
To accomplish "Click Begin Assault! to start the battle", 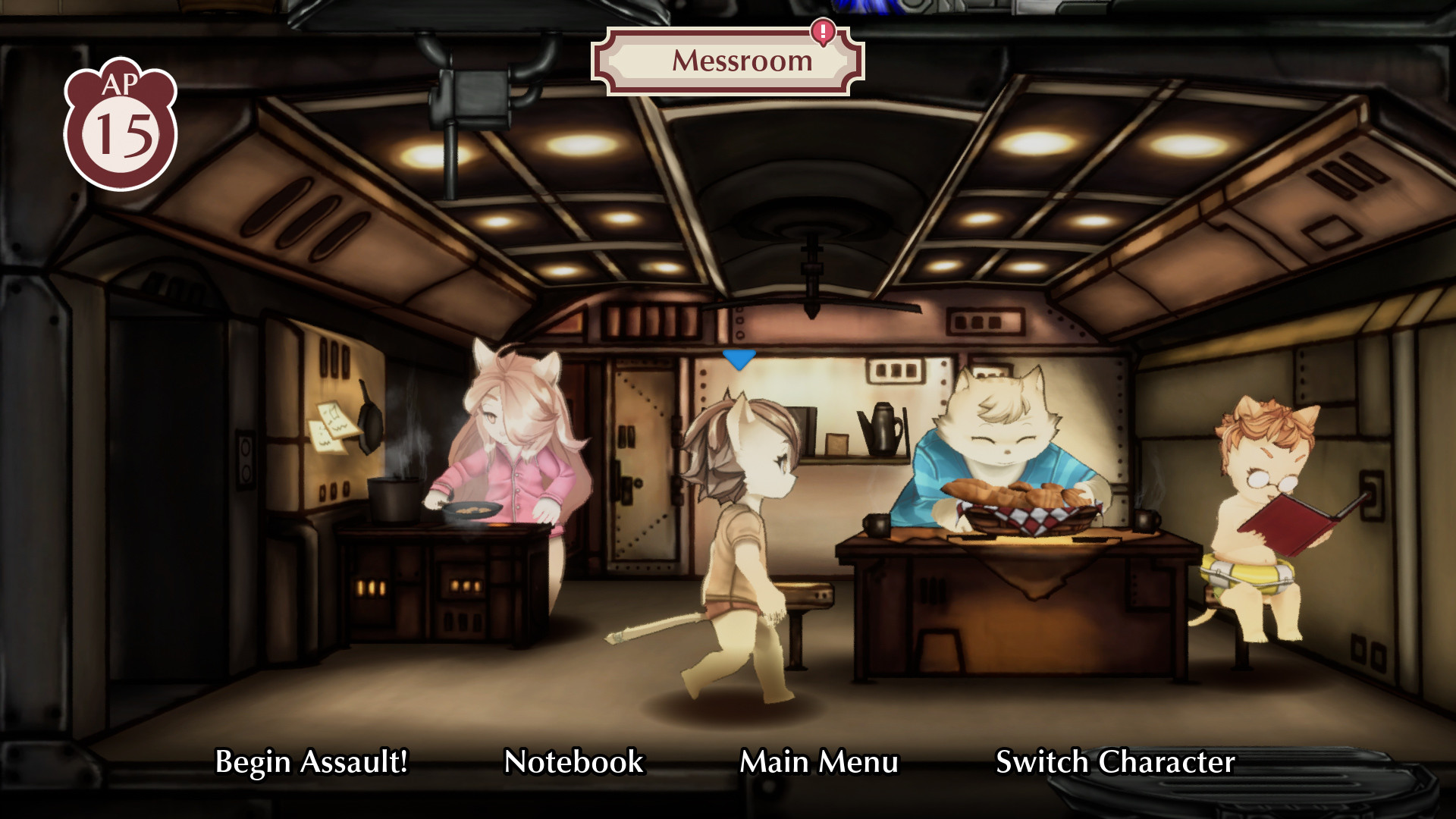I will click(x=312, y=762).
